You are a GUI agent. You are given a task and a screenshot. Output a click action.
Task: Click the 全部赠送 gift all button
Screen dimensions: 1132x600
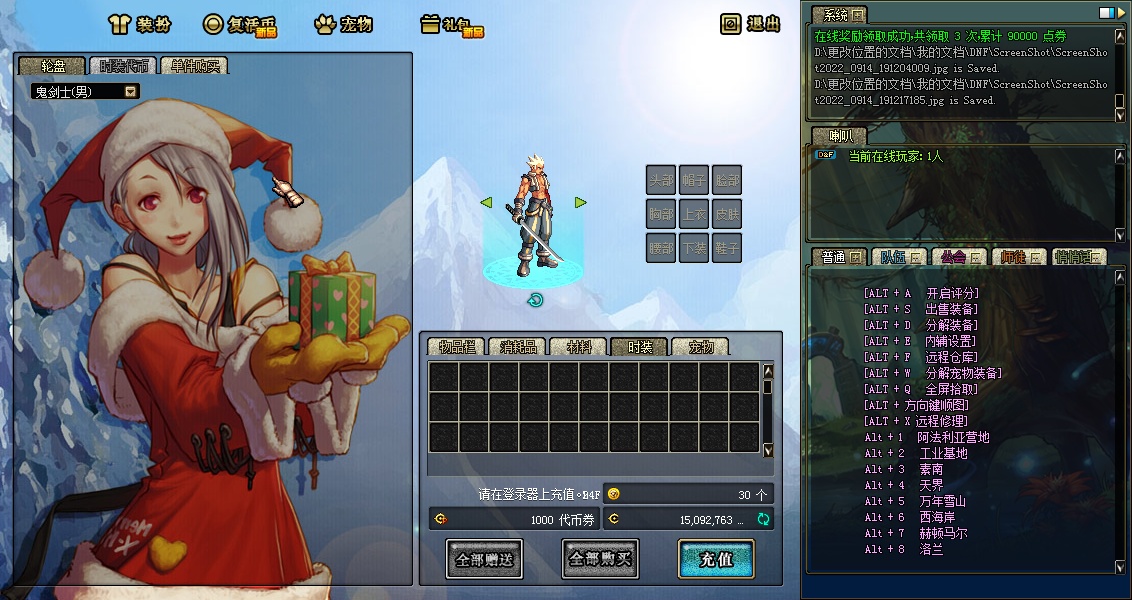click(x=484, y=559)
